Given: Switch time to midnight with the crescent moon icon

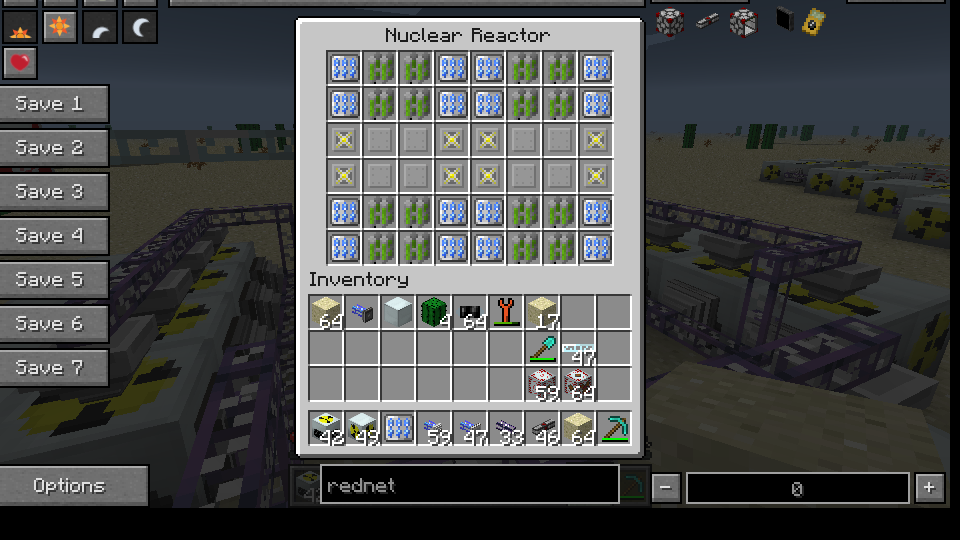Looking at the screenshot, I should [x=140, y=28].
